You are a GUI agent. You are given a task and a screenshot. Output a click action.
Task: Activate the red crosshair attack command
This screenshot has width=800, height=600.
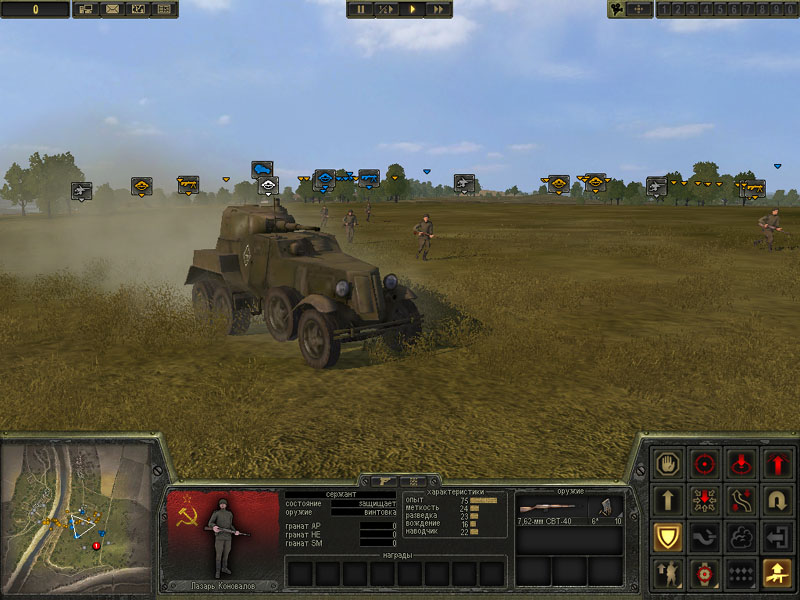point(705,464)
